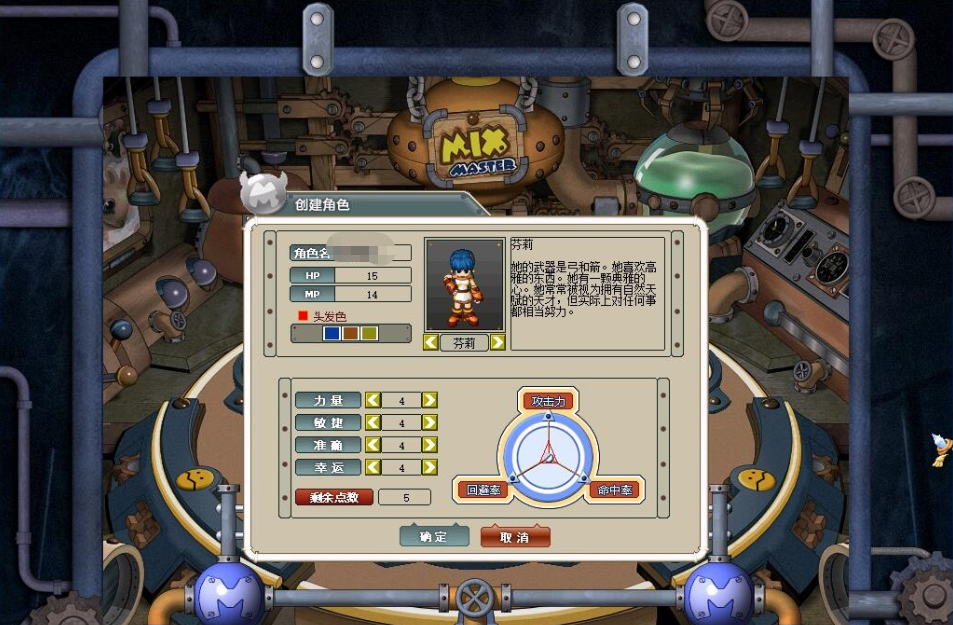Pick the brown hair color swatch
Viewport: 953px width, 625px height.
pos(350,333)
